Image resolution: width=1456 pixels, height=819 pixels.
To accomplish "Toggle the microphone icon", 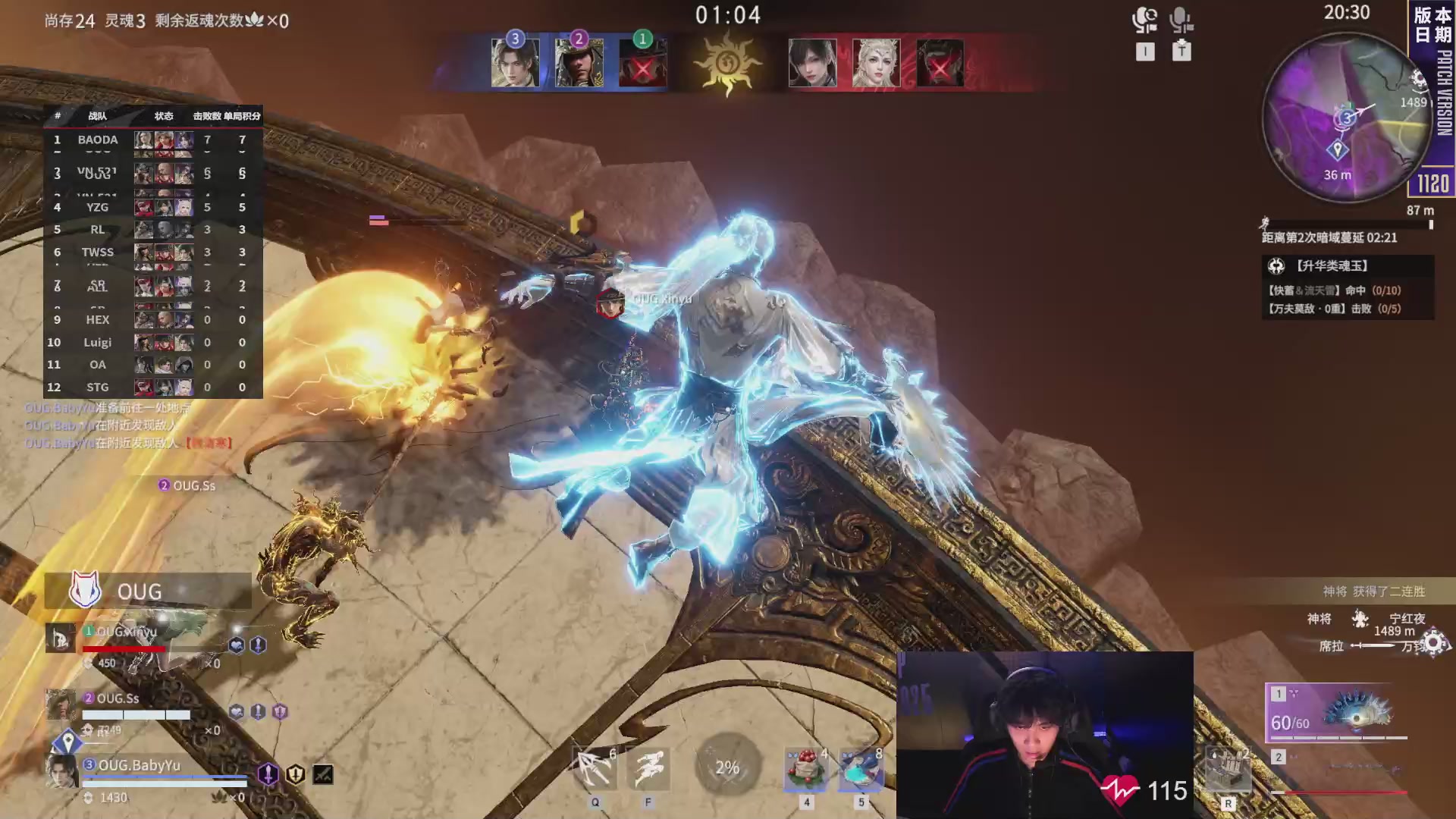I will [x=1181, y=20].
